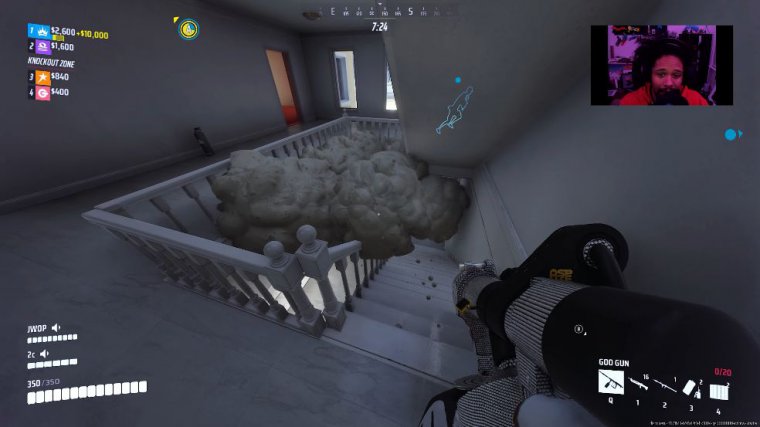Click the yellow circular objective marker
Screen dimensions: 760x427
pos(188,29)
